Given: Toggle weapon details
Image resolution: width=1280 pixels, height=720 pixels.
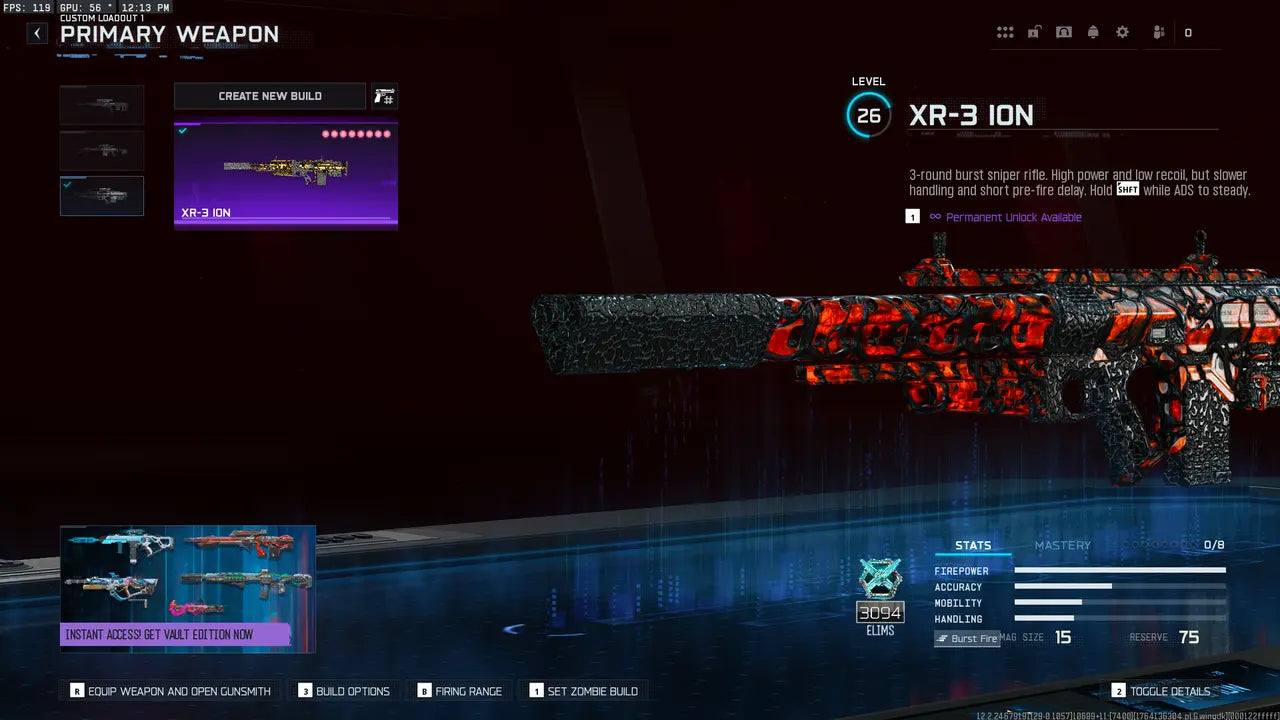Looking at the screenshot, I should pos(1161,691).
